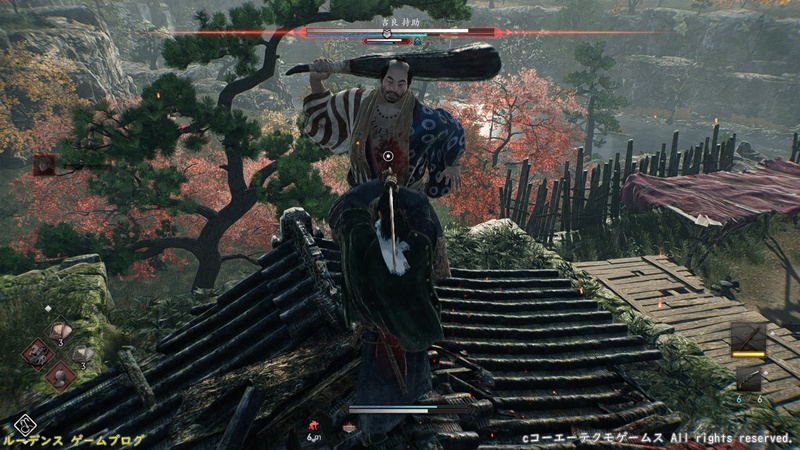
Task: Click the red status icon at left edge
Action: [x=43, y=164]
